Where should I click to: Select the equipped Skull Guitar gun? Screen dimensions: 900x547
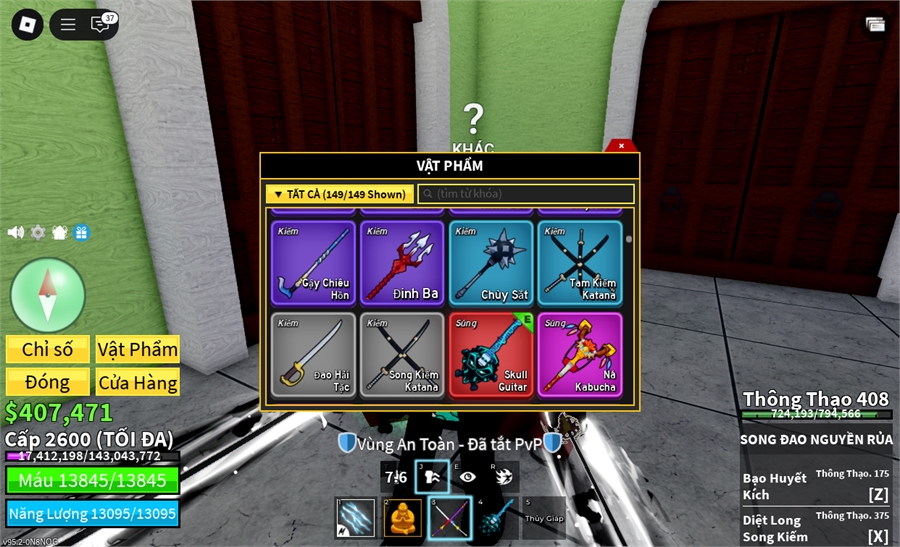(491, 355)
